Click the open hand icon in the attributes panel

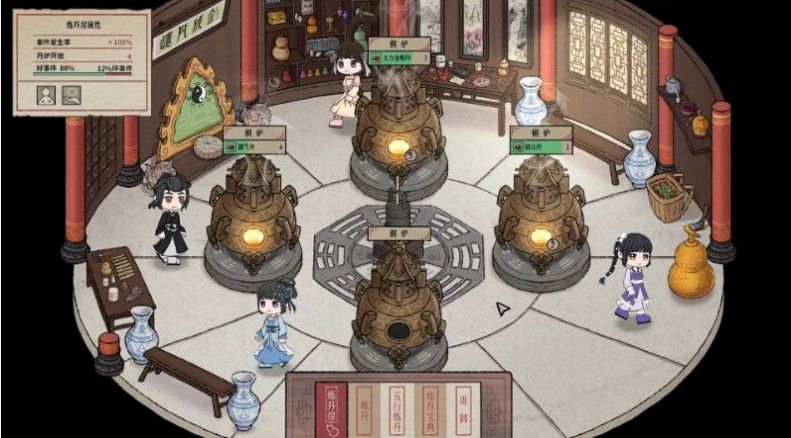(x=72, y=96)
